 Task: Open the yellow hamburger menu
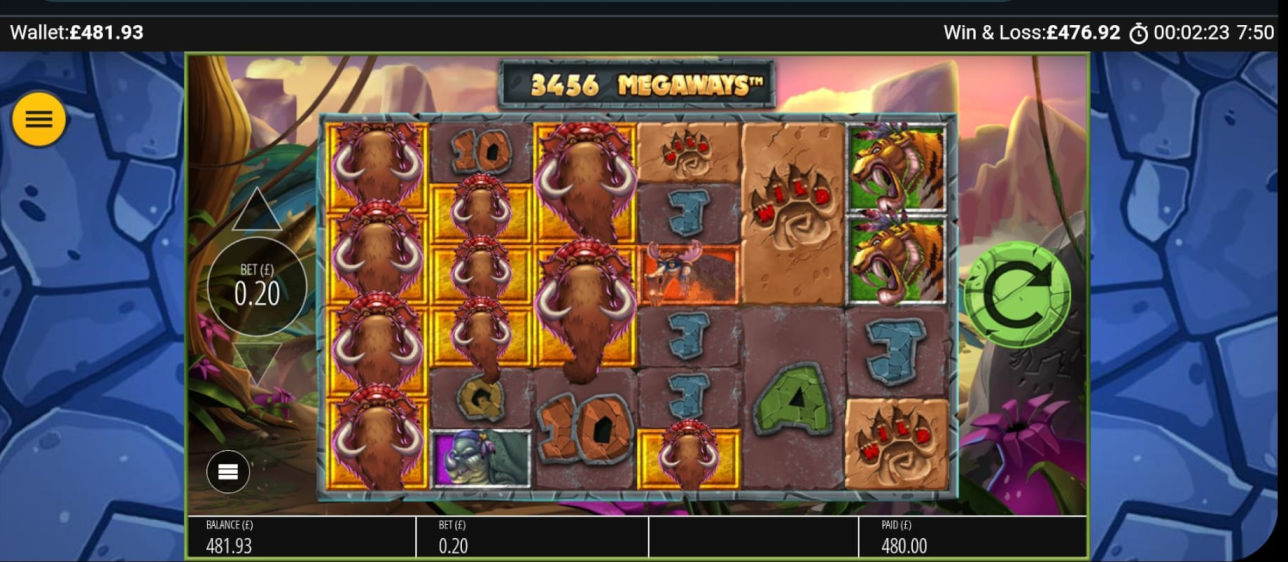coord(39,120)
